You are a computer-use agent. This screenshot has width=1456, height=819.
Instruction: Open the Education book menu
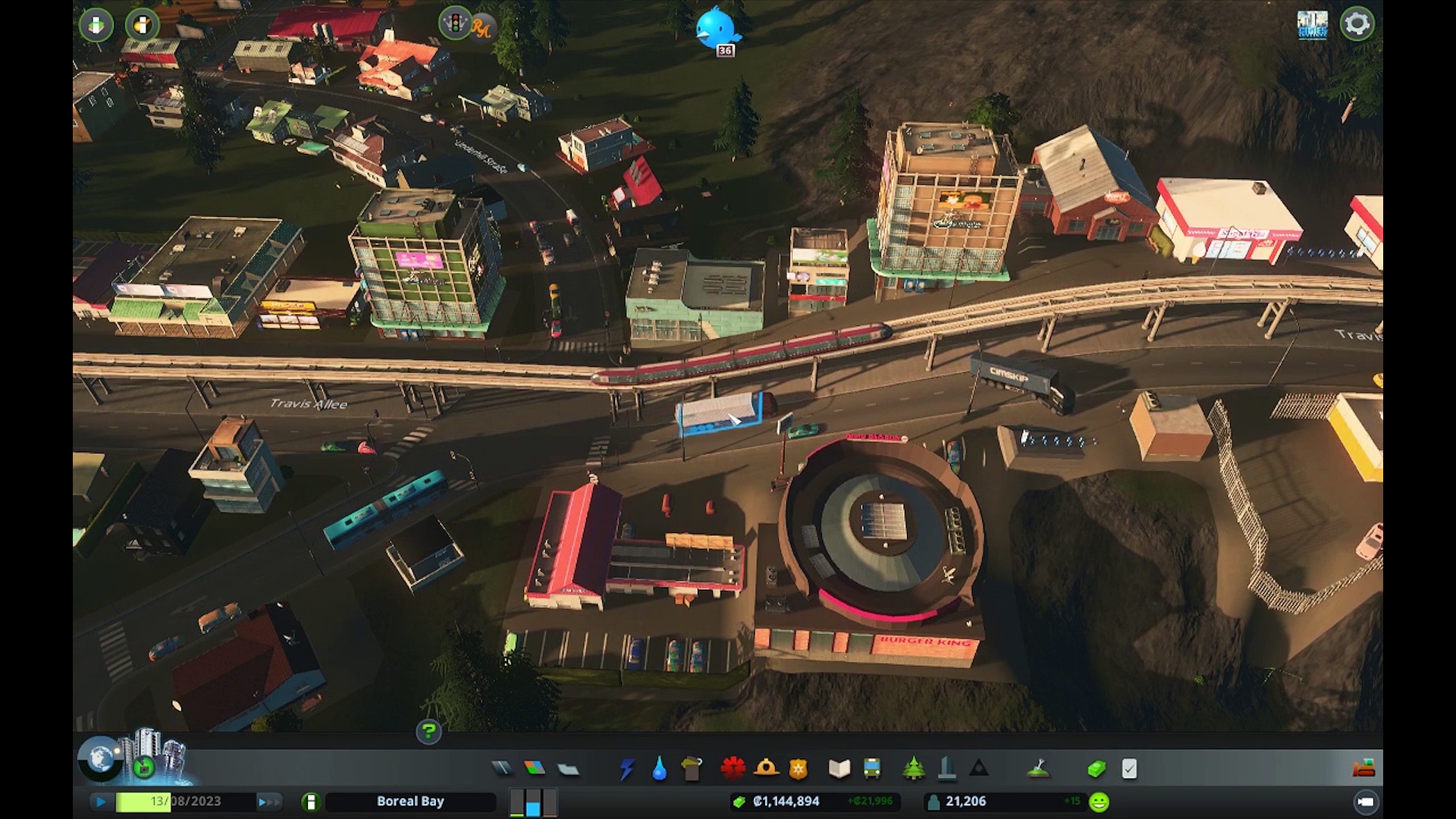click(839, 769)
